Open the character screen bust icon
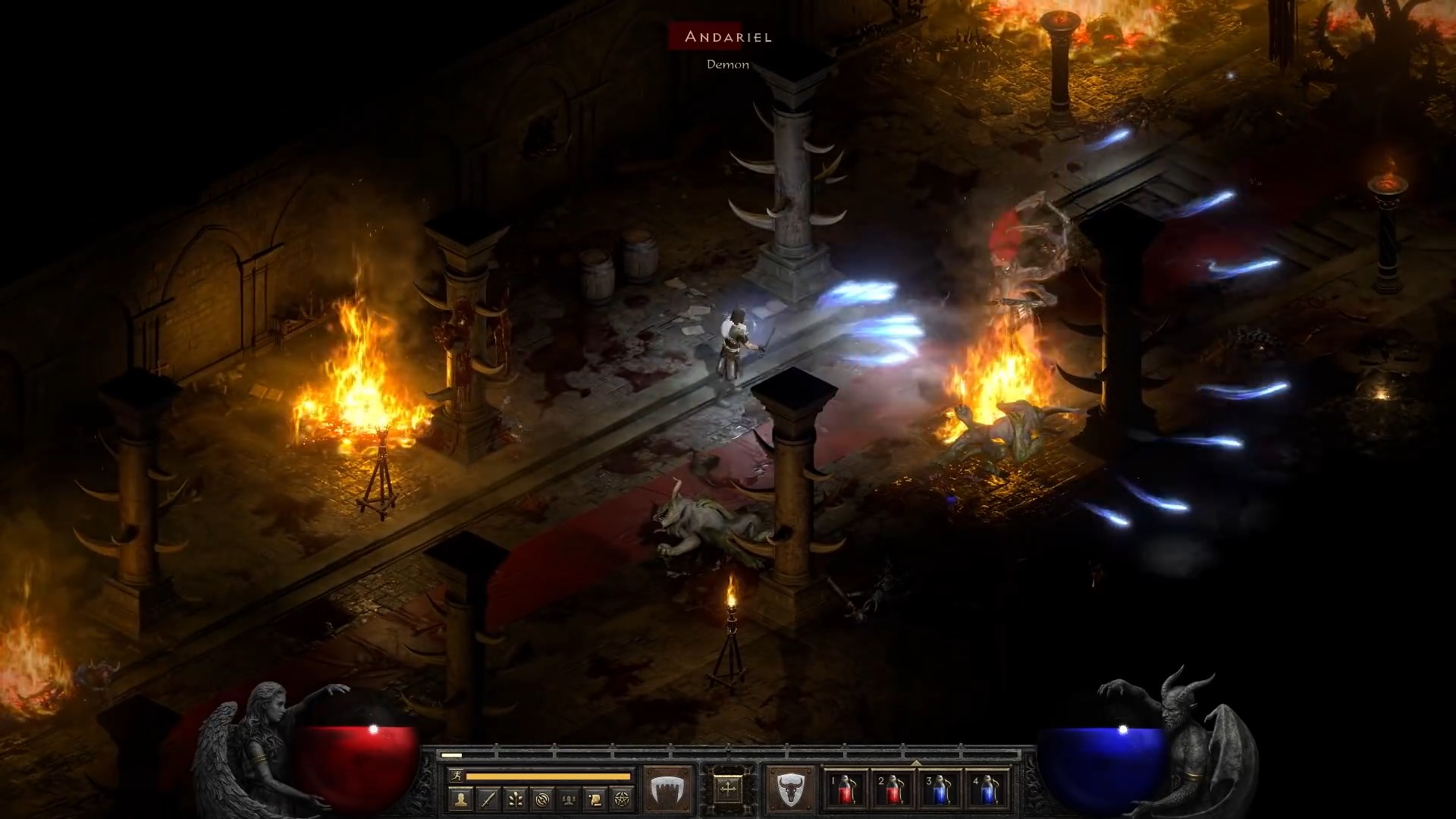 462,799
